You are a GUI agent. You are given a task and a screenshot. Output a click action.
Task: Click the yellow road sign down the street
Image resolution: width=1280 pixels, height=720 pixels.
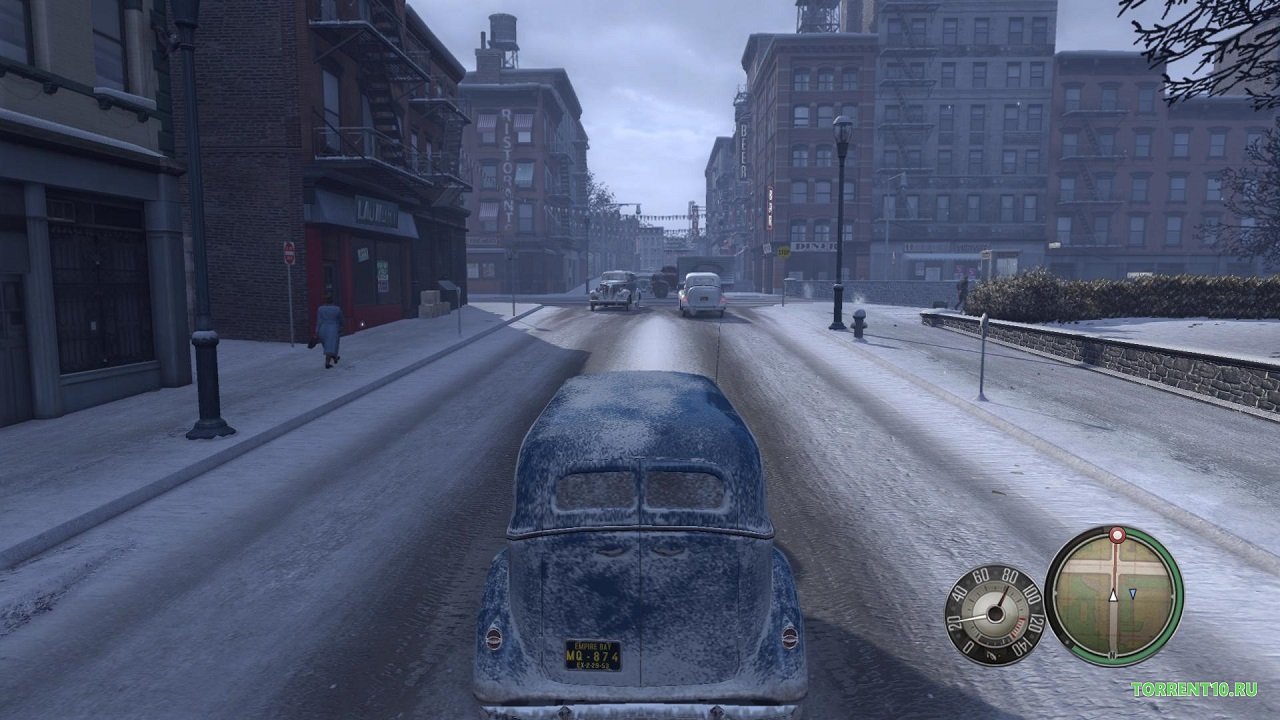(x=784, y=251)
